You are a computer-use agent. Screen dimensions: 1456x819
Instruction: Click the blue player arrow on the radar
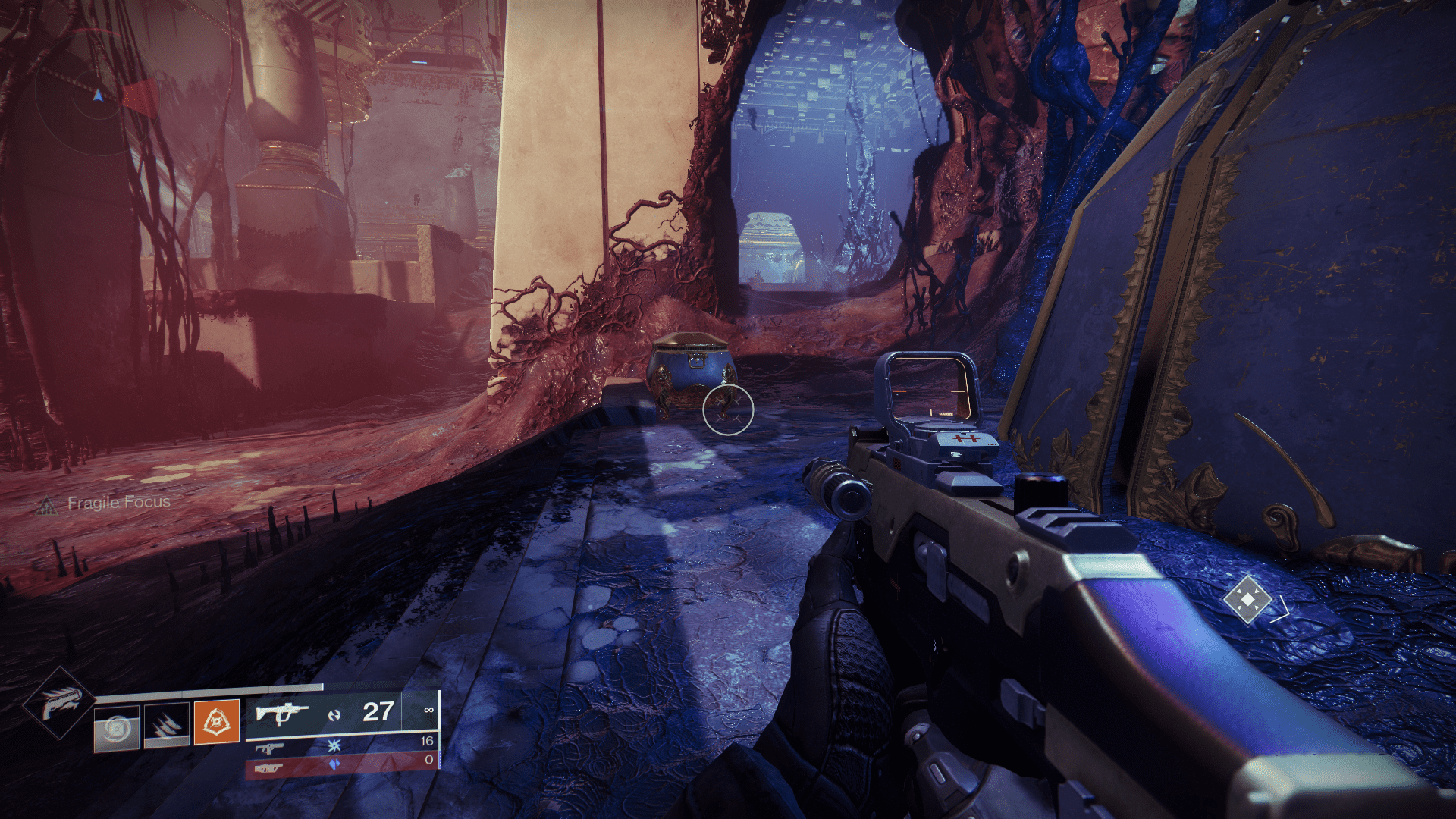(x=97, y=96)
